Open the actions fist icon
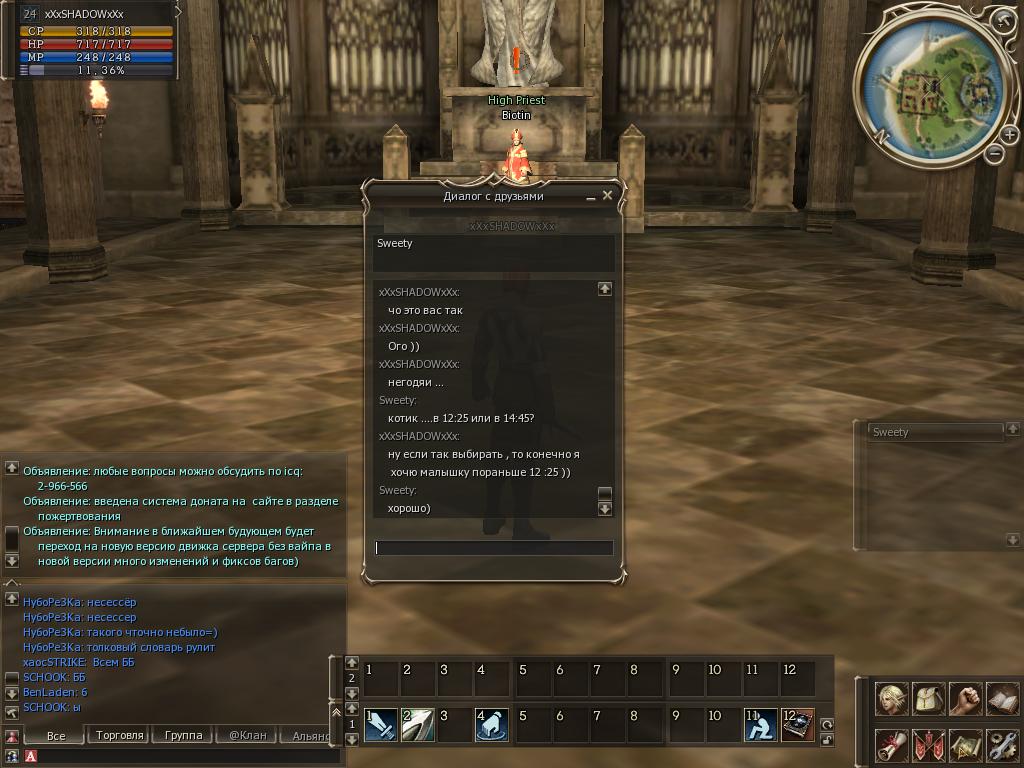 pyautogui.click(x=965, y=699)
